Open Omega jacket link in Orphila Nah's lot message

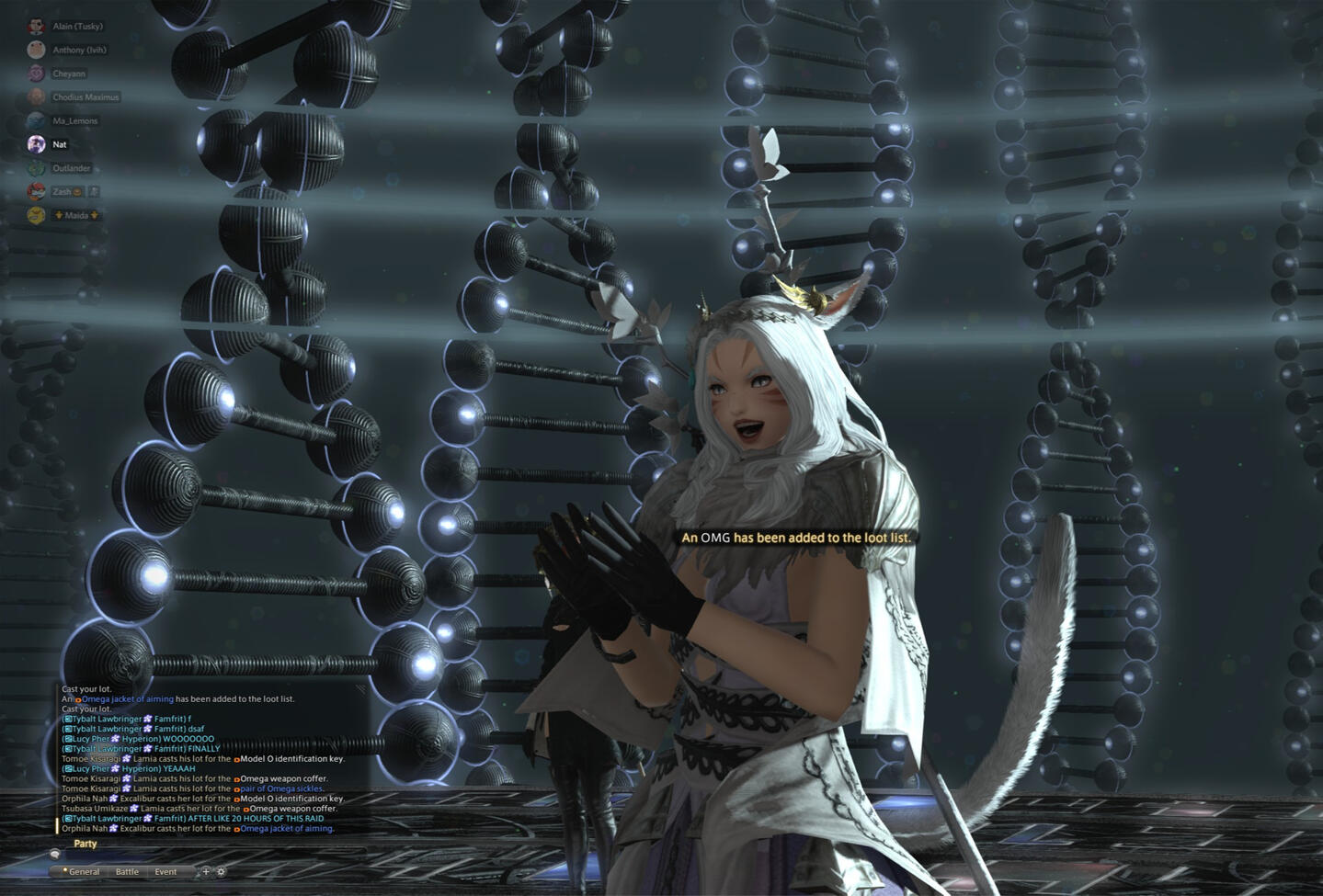coord(286,828)
